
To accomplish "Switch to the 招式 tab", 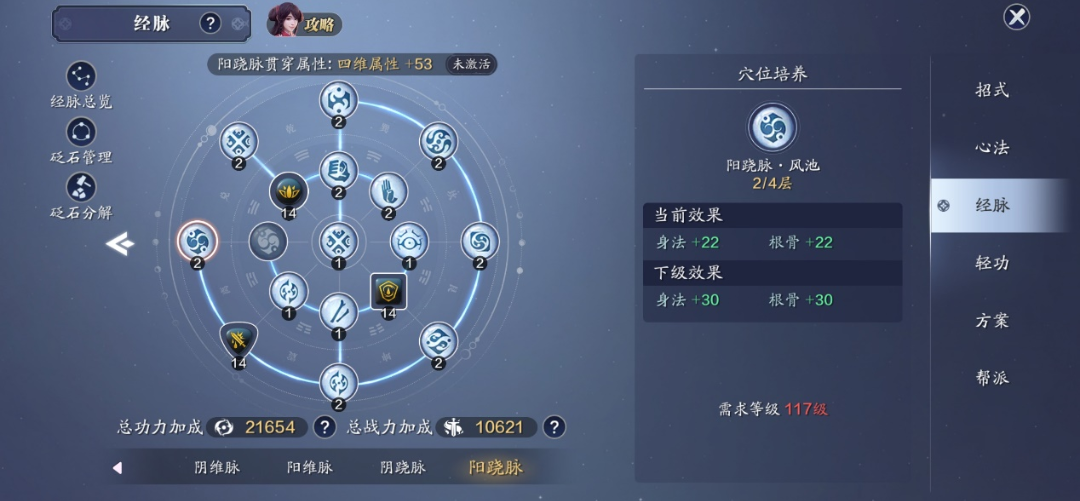I will (x=992, y=90).
